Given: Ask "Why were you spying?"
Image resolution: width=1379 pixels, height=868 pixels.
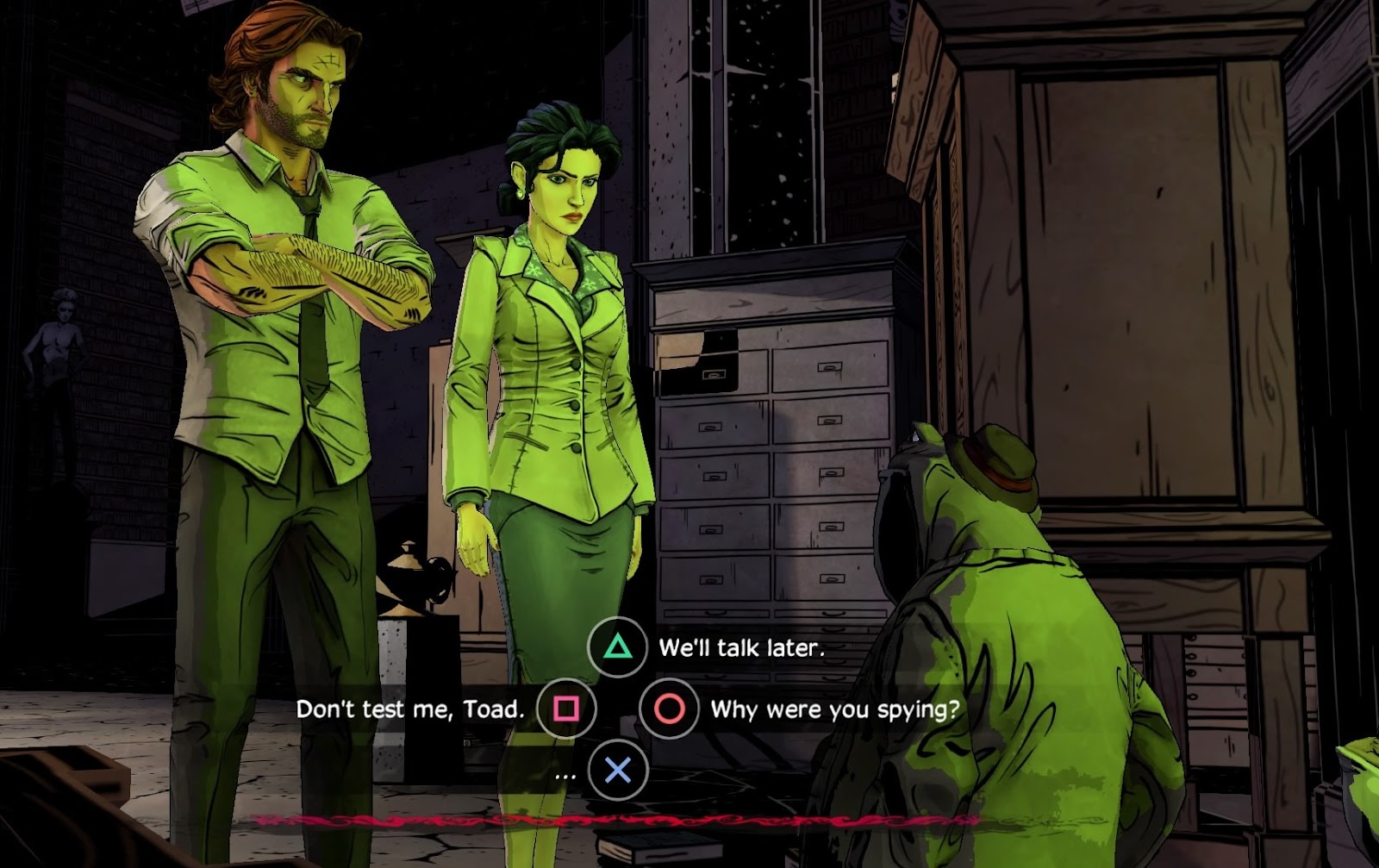Looking at the screenshot, I should [833, 709].
